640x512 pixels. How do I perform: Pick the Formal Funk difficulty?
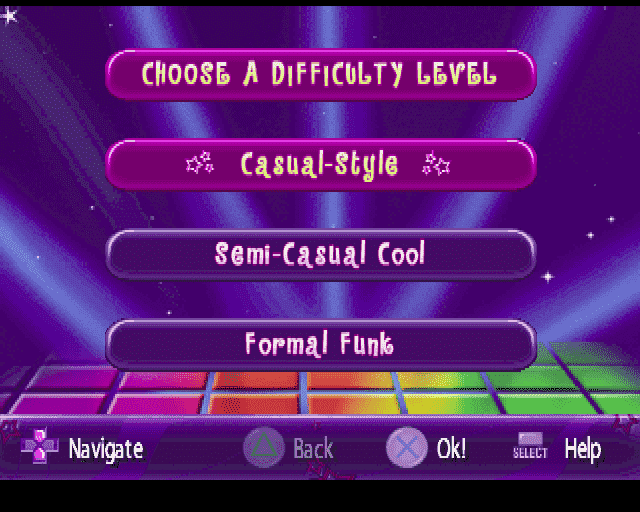(x=320, y=345)
